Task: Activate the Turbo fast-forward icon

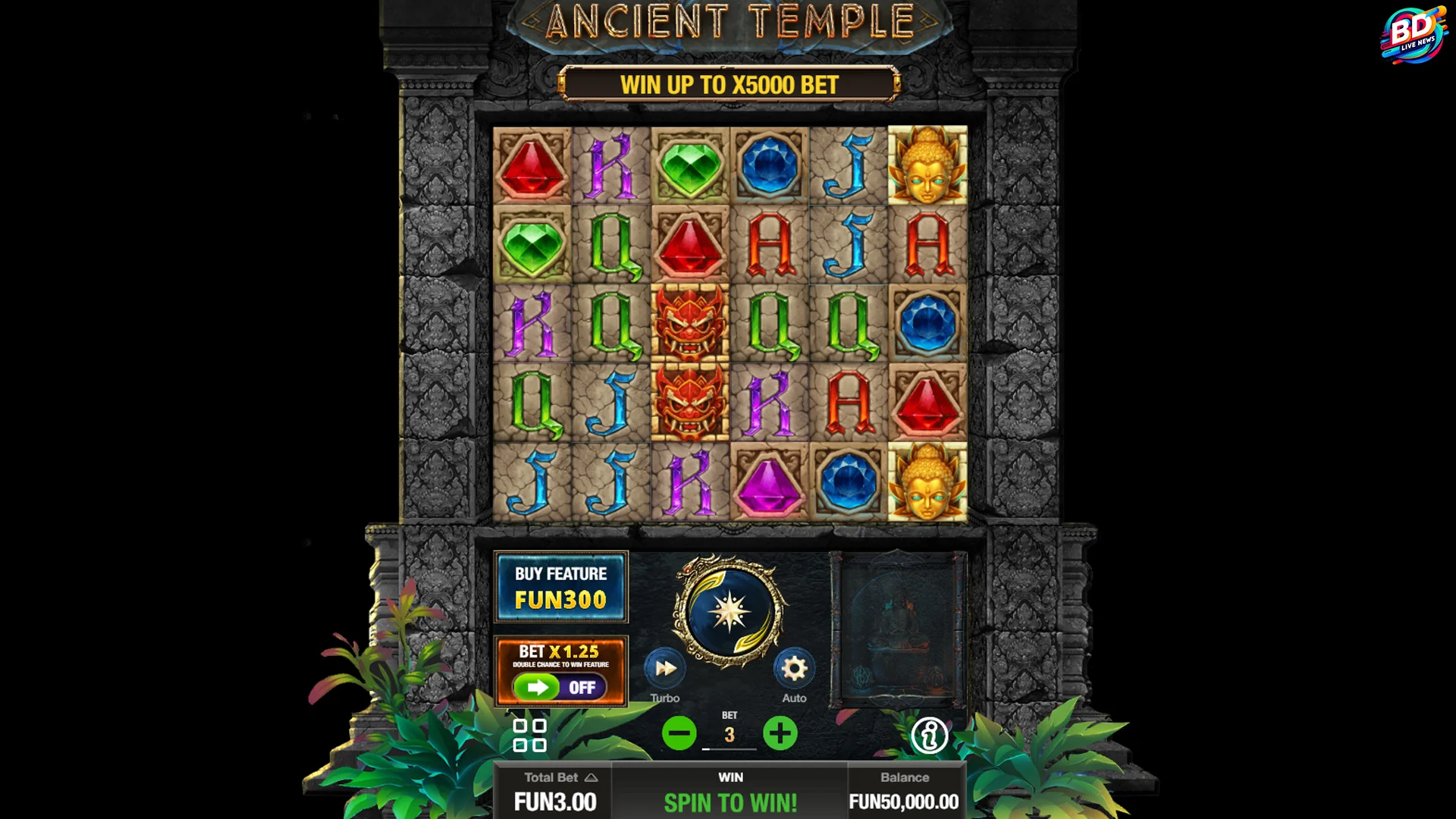Action: click(x=664, y=669)
